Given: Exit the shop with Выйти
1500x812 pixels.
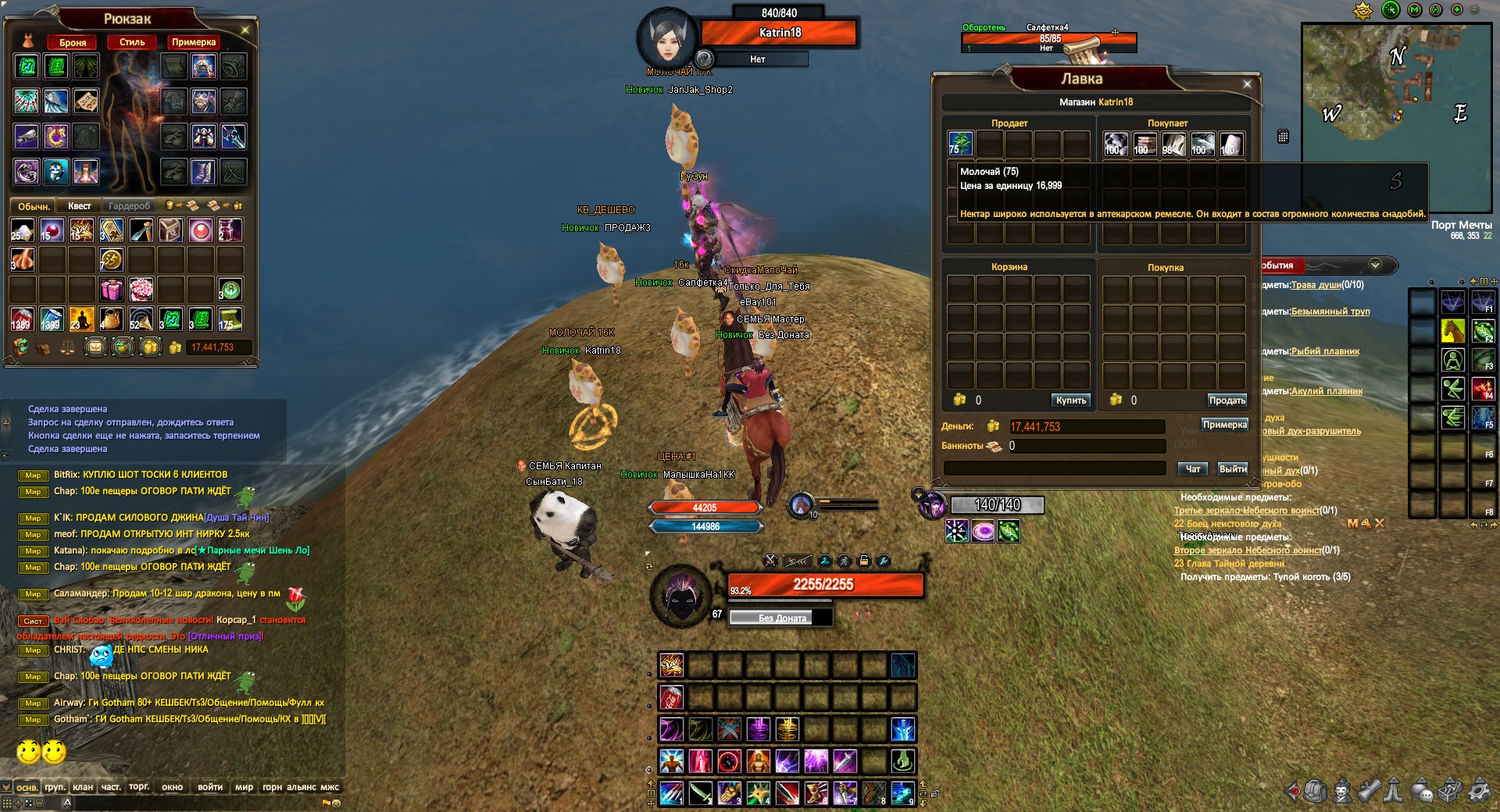Looking at the screenshot, I should click(1233, 469).
